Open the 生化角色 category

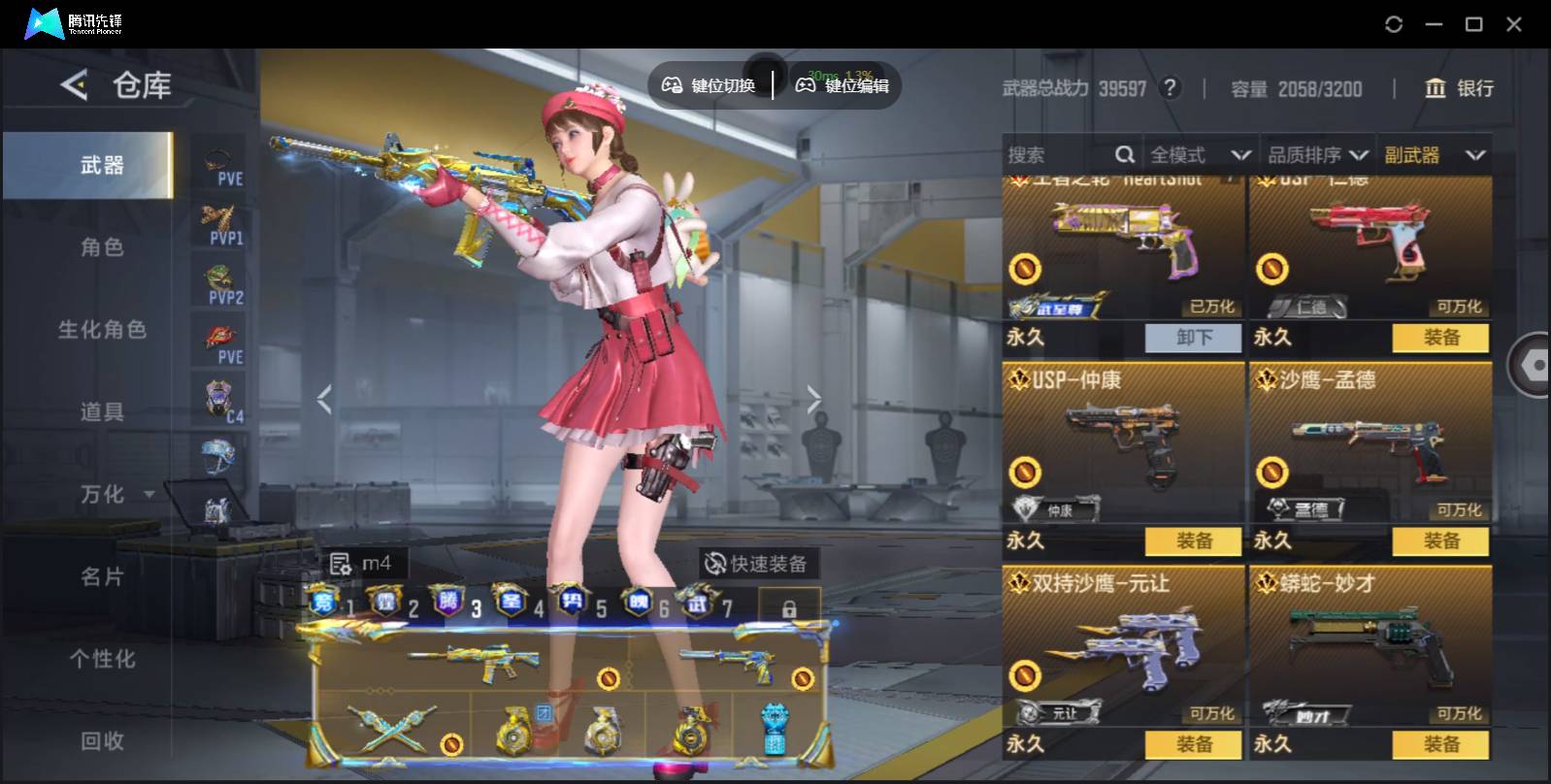click(x=102, y=330)
